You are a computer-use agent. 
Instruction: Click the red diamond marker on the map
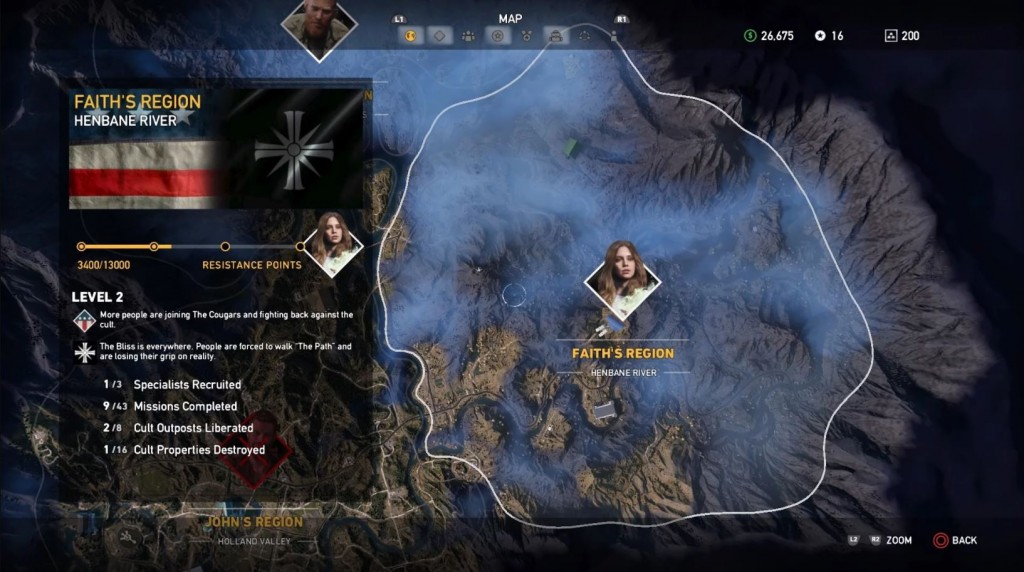255,451
